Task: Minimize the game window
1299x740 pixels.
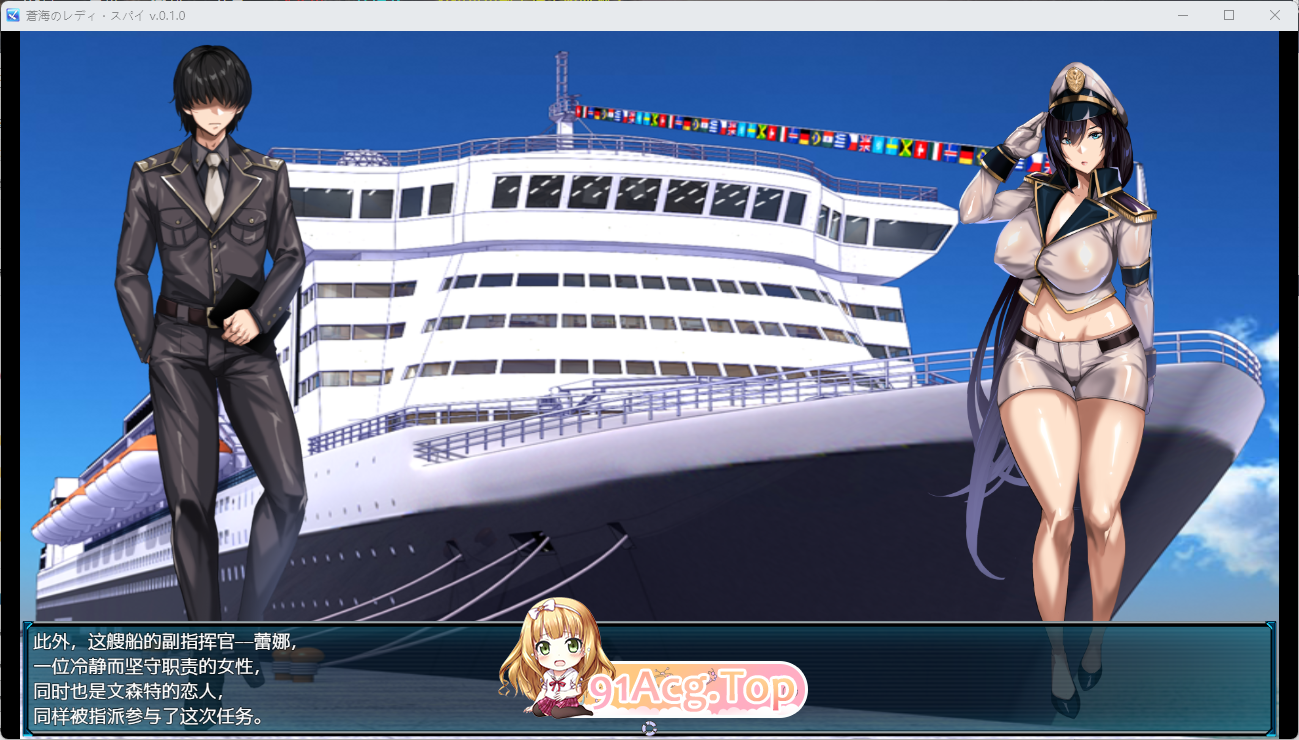Action: click(x=1185, y=15)
